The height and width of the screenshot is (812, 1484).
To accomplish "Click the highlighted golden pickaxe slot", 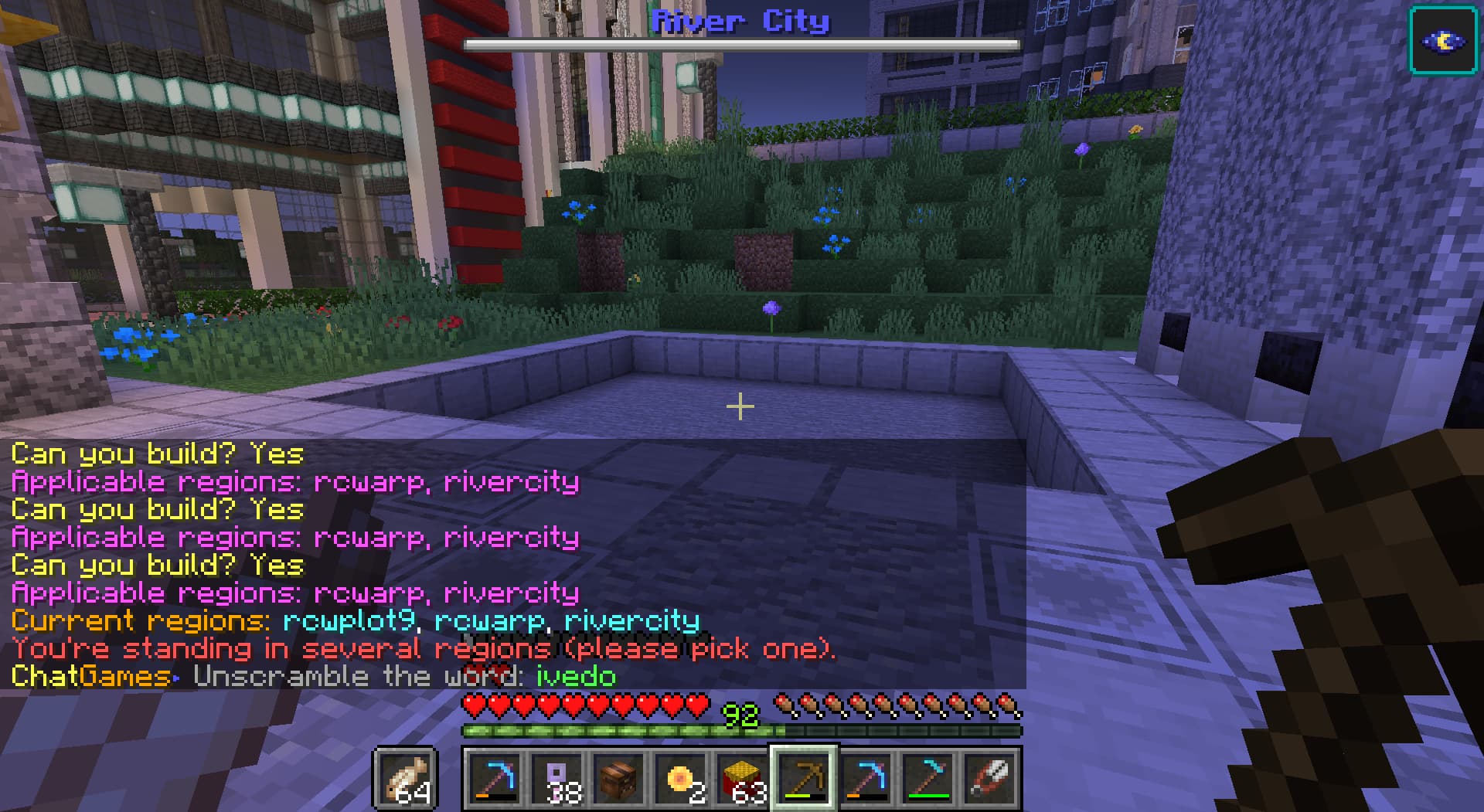I will (804, 778).
